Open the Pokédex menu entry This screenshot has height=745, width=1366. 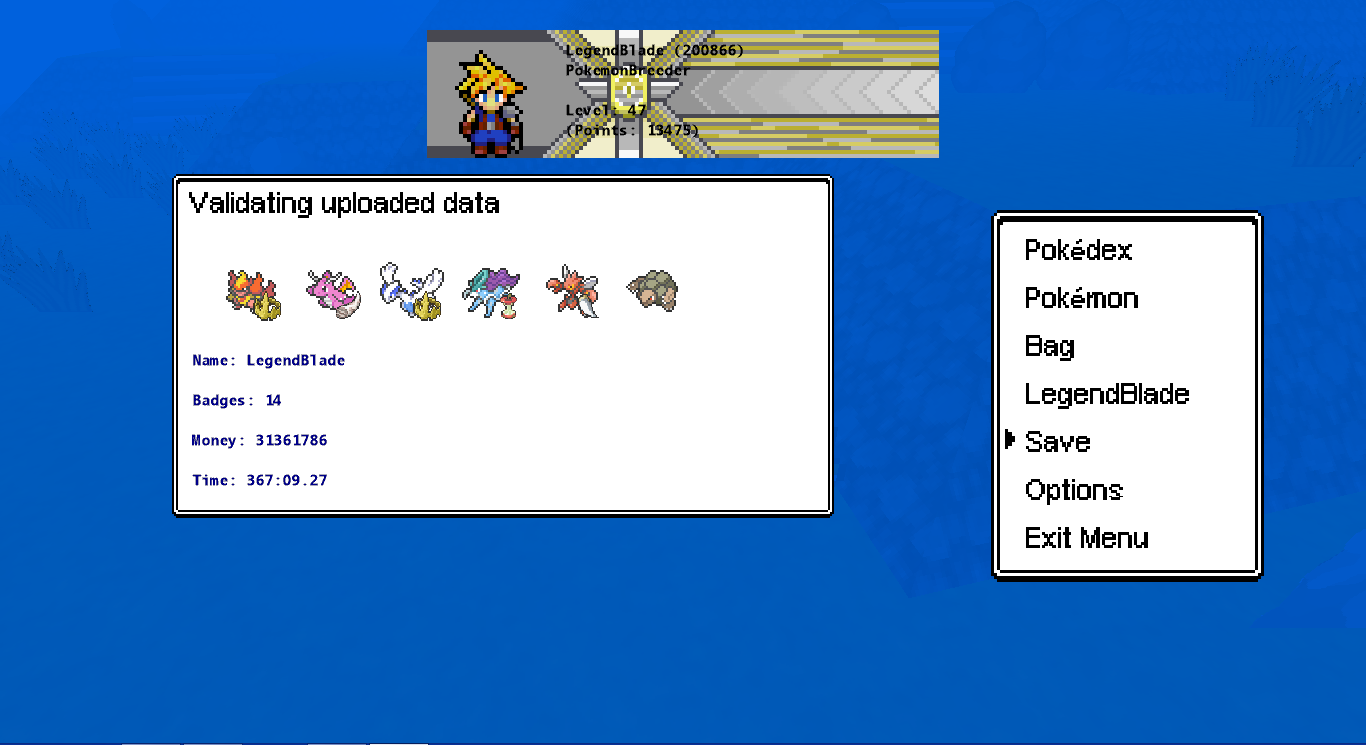1078,250
